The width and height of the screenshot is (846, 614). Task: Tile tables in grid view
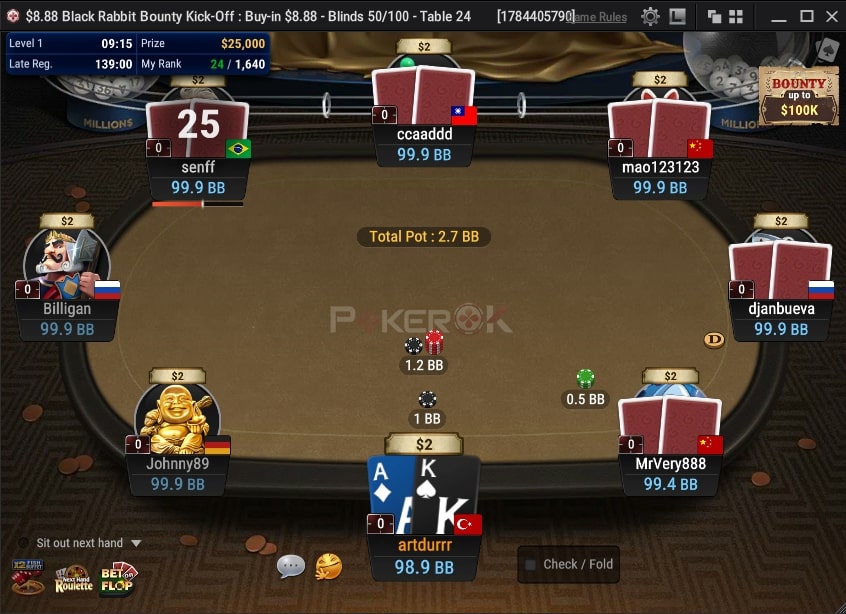(736, 16)
